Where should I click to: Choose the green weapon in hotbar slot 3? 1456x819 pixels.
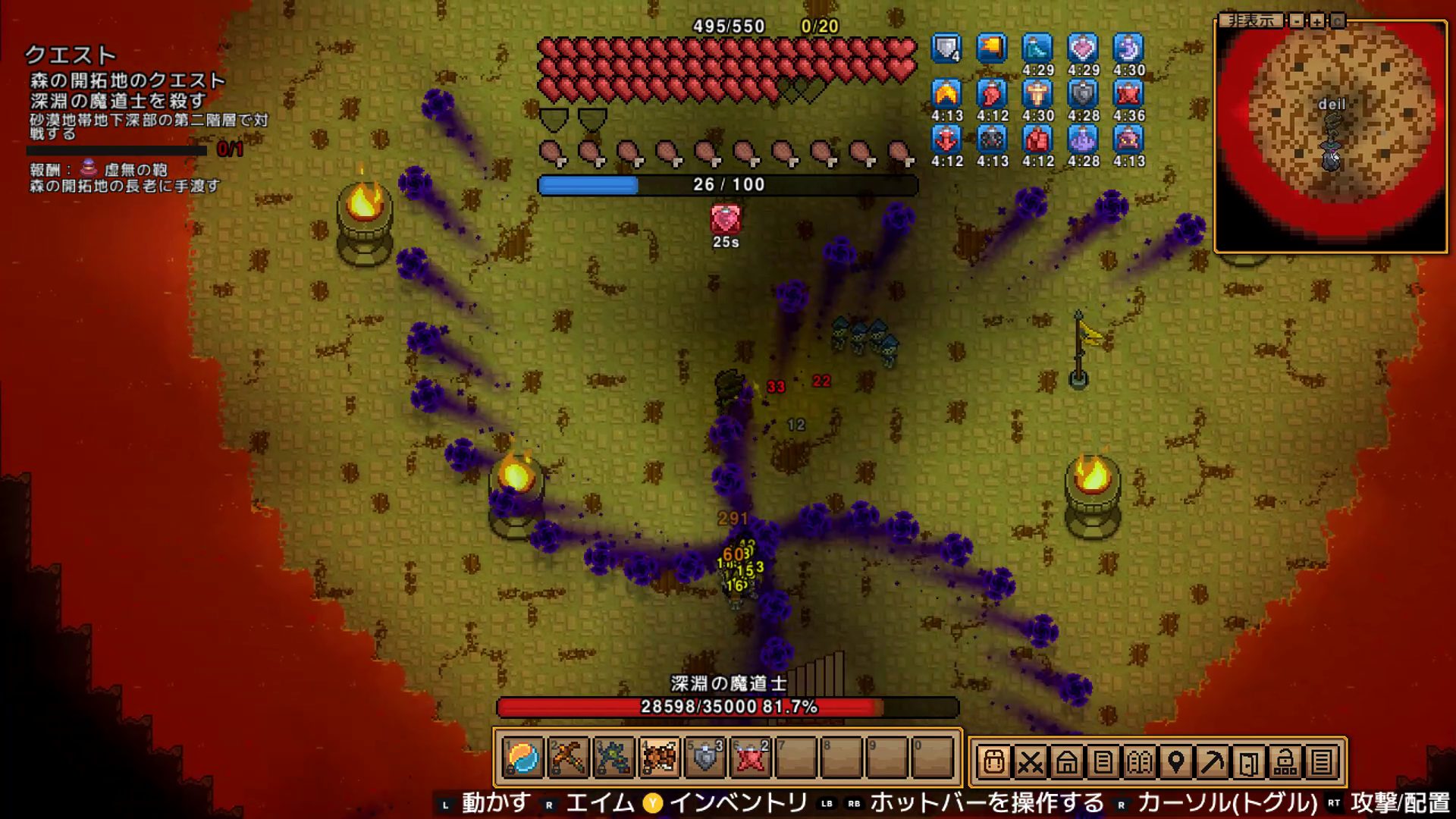click(x=613, y=758)
